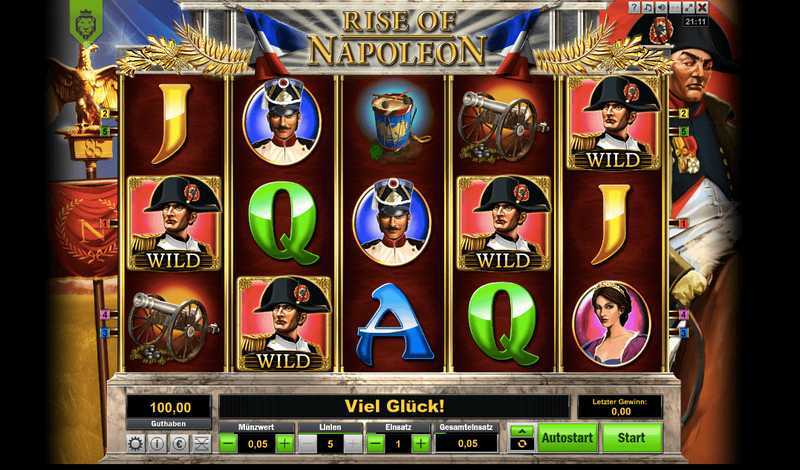Switch to fullscreen with the arrow button

coord(689,8)
